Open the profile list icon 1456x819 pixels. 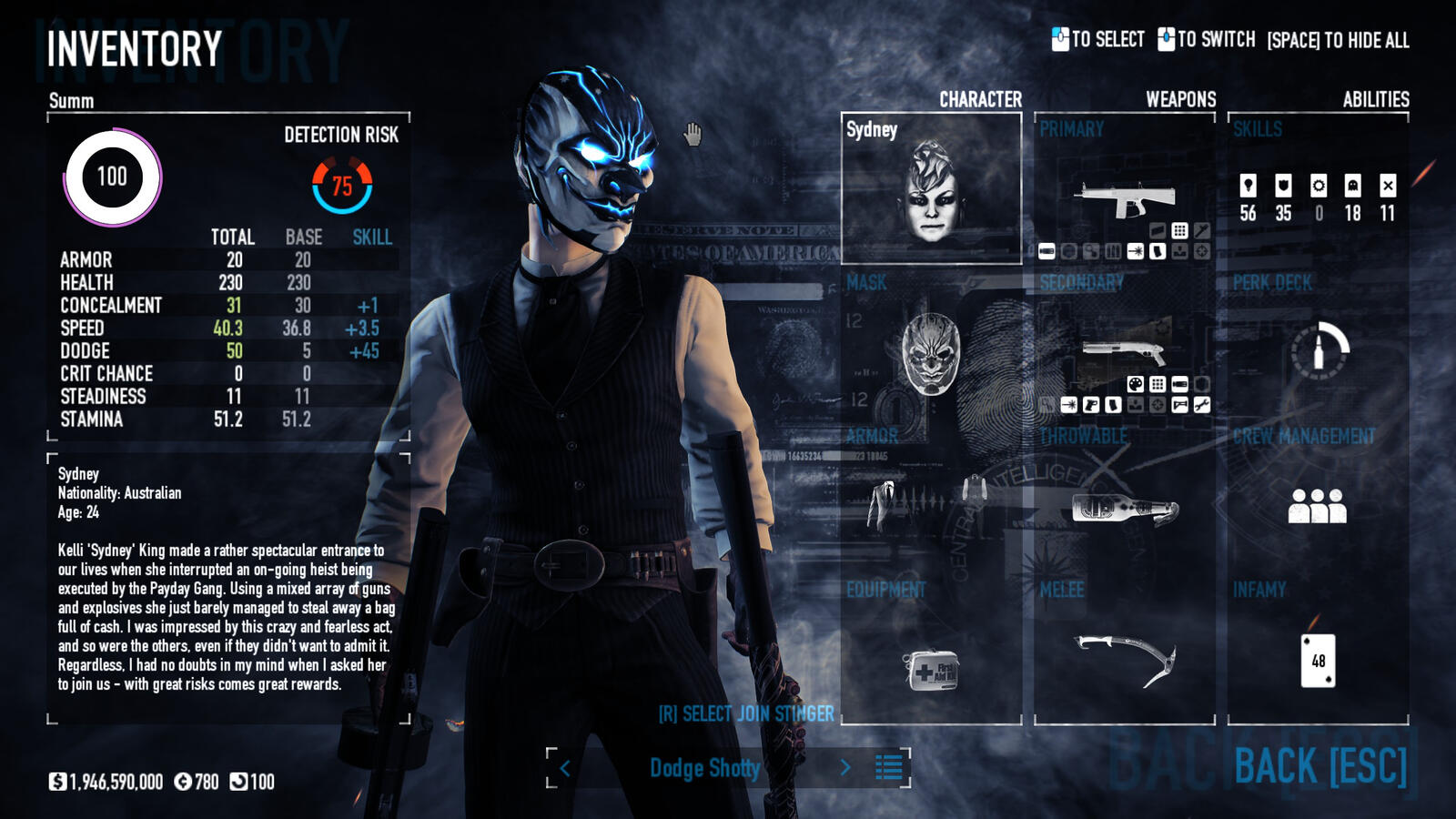pyautogui.click(x=888, y=767)
